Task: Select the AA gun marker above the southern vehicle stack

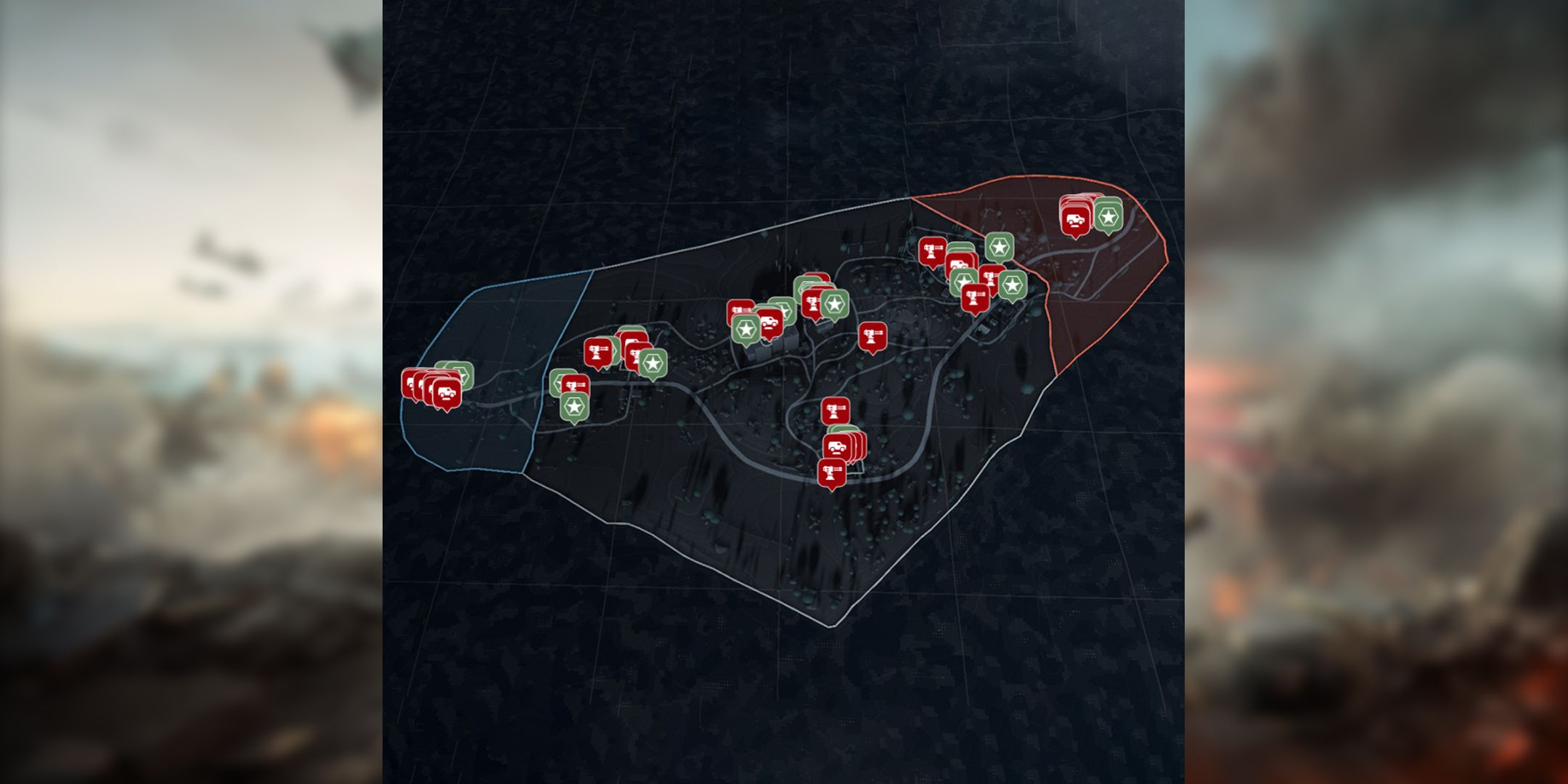Action: pyautogui.click(x=835, y=409)
